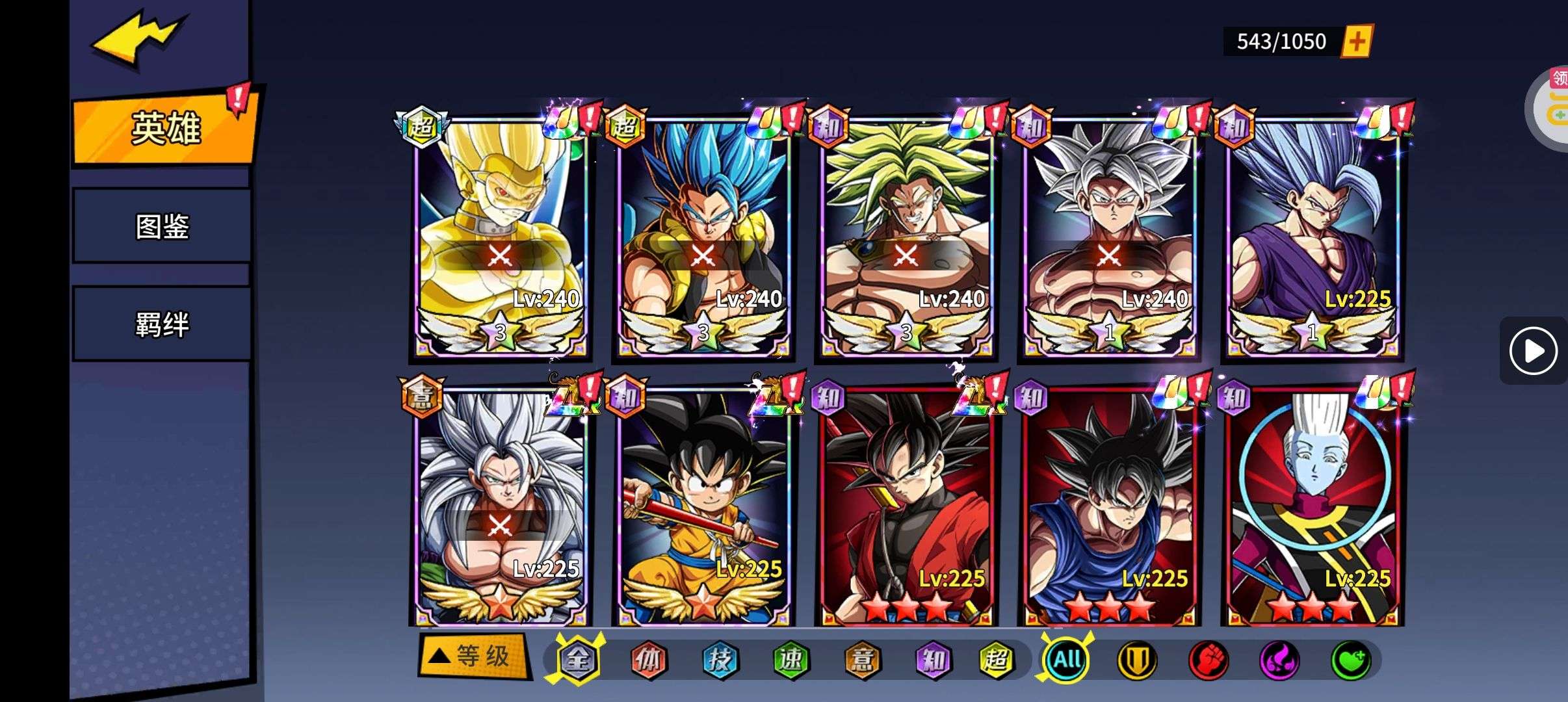Switch to the 图鉴 tab
Image resolution: width=1568 pixels, height=702 pixels.
162,226
